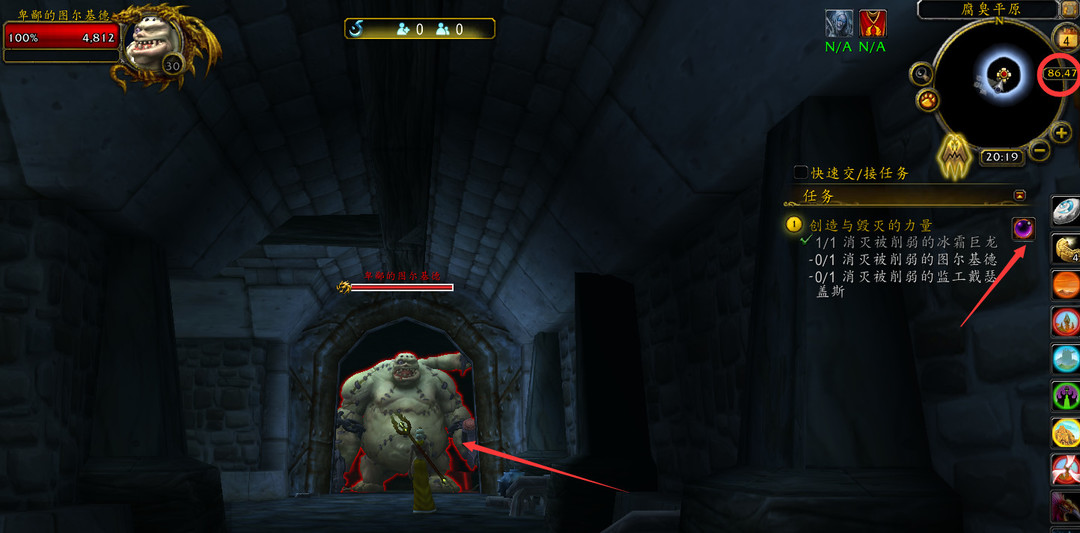Screen dimensions: 1080x533
Task: Open the minimap tracking magnifier button
Action: click(921, 73)
